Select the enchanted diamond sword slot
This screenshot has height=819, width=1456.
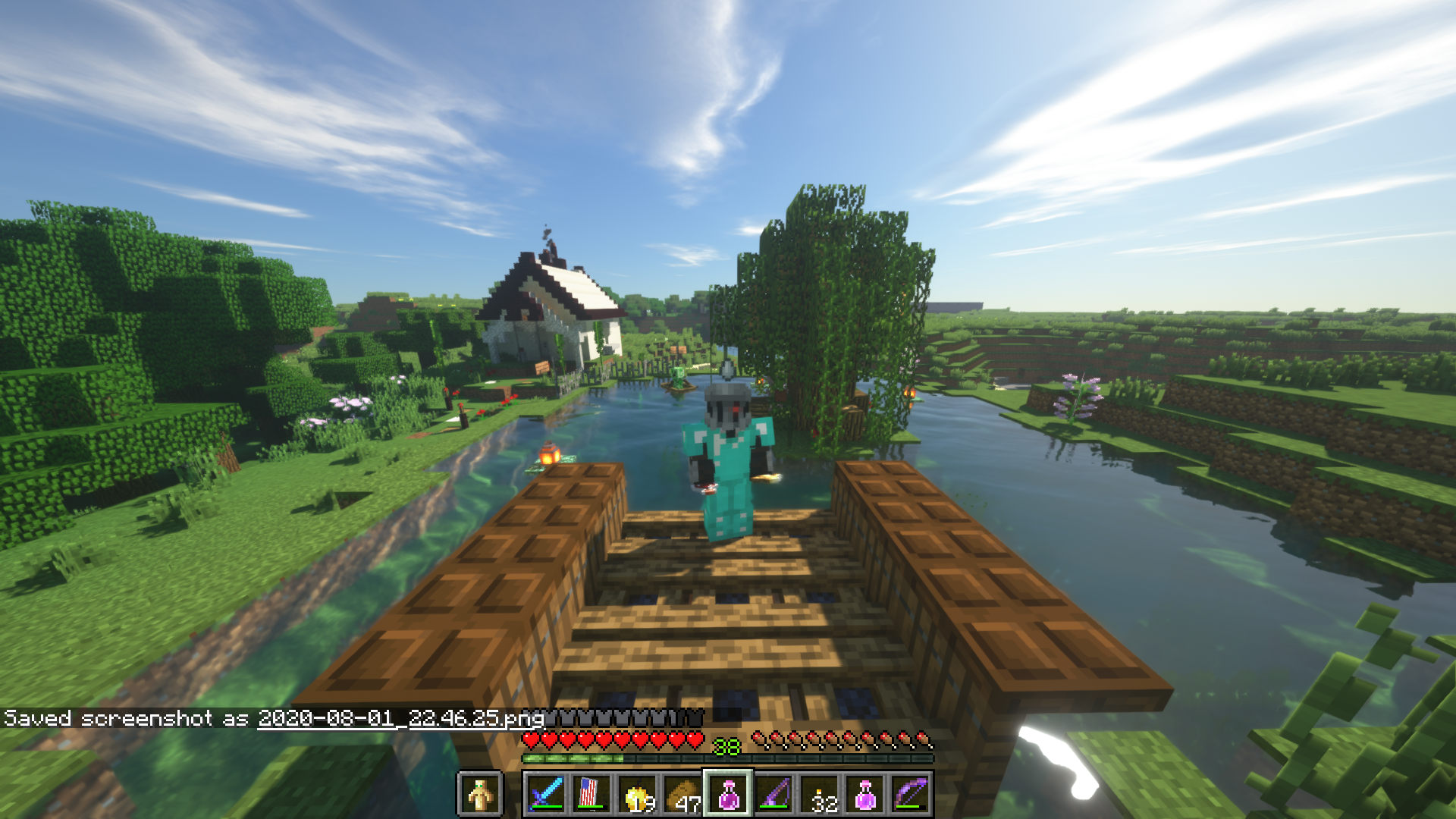tap(546, 794)
